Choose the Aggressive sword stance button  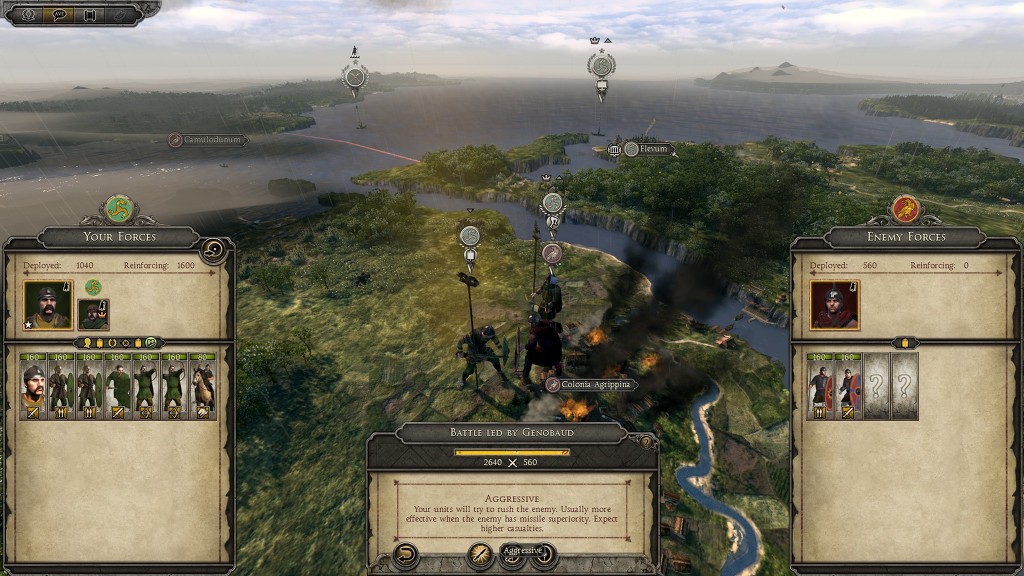(481, 555)
